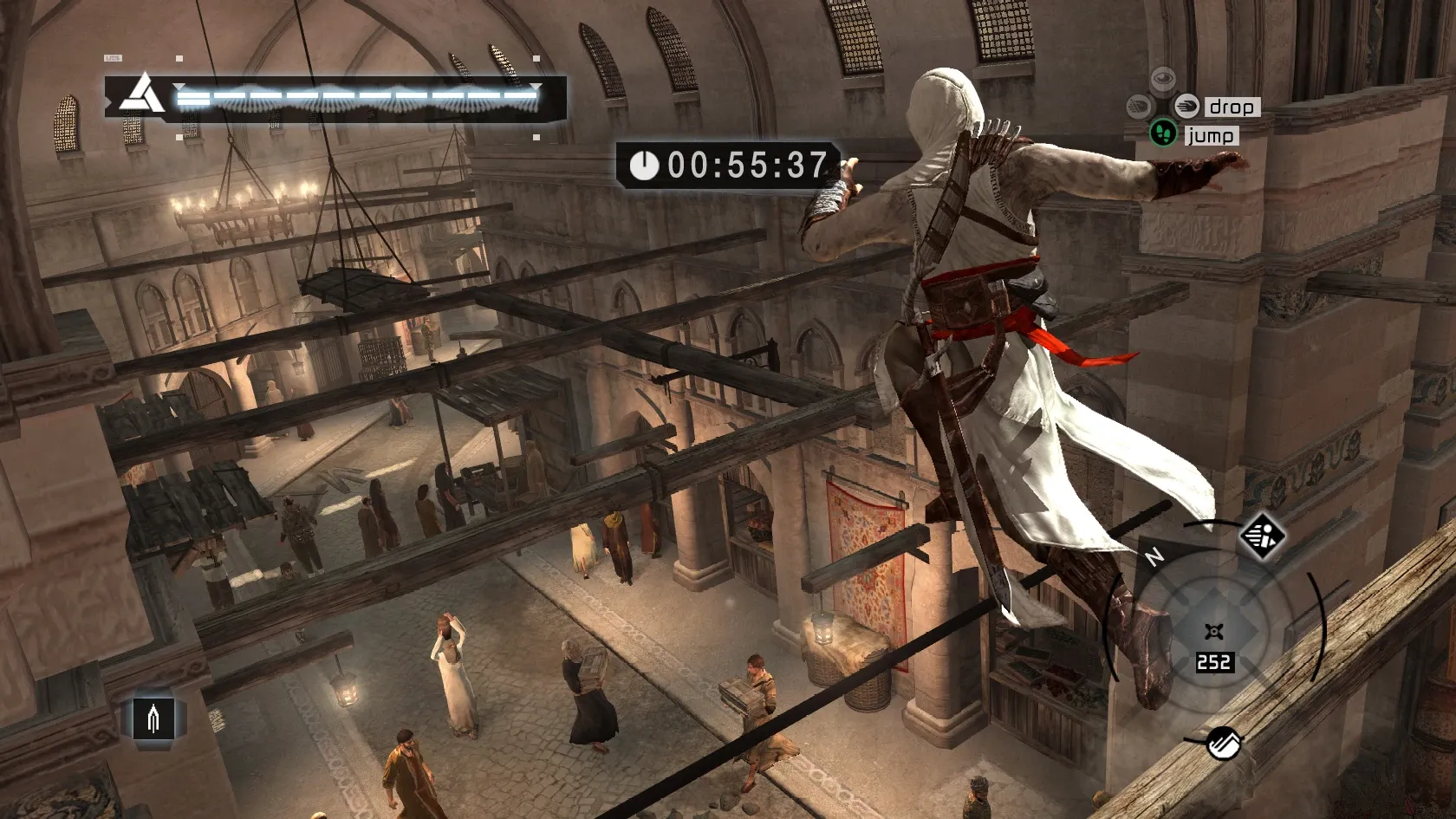
Task: Toggle the LIFE indicator top left
Action: click(x=112, y=56)
